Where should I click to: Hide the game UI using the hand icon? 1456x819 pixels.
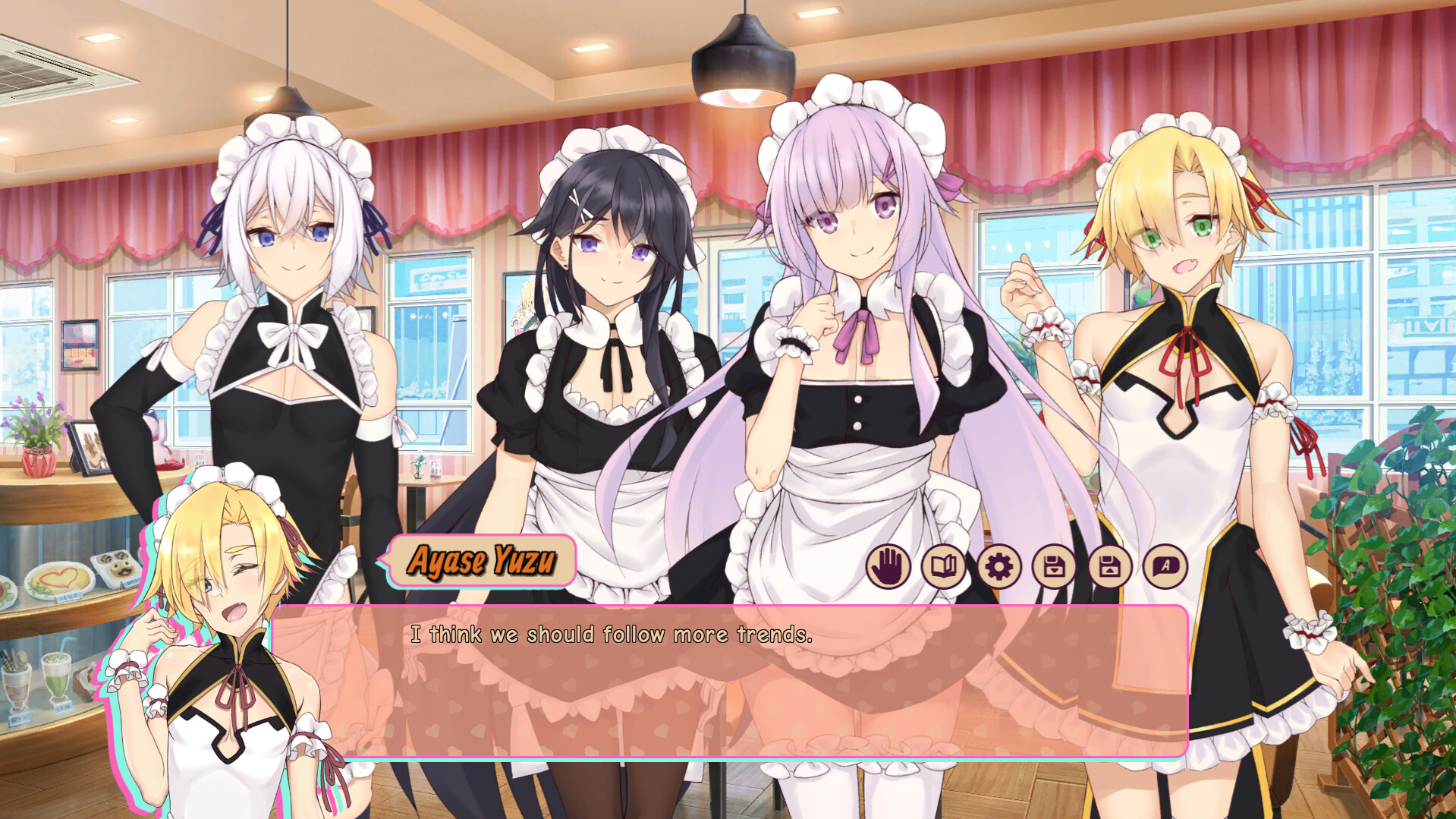coord(888,567)
